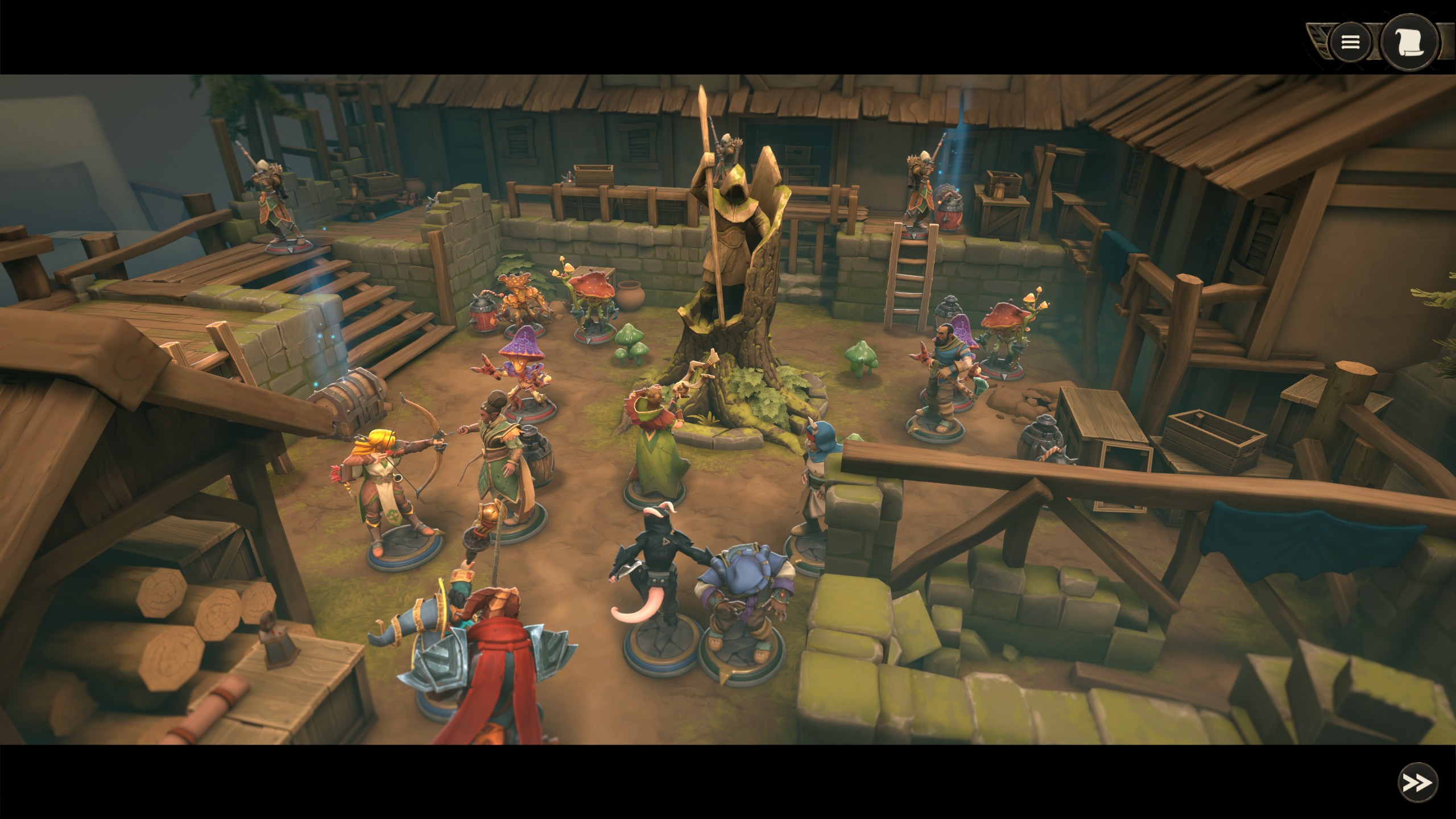This screenshot has height=819, width=1456.
Task: Open the hamburger menu button
Action: [x=1350, y=42]
